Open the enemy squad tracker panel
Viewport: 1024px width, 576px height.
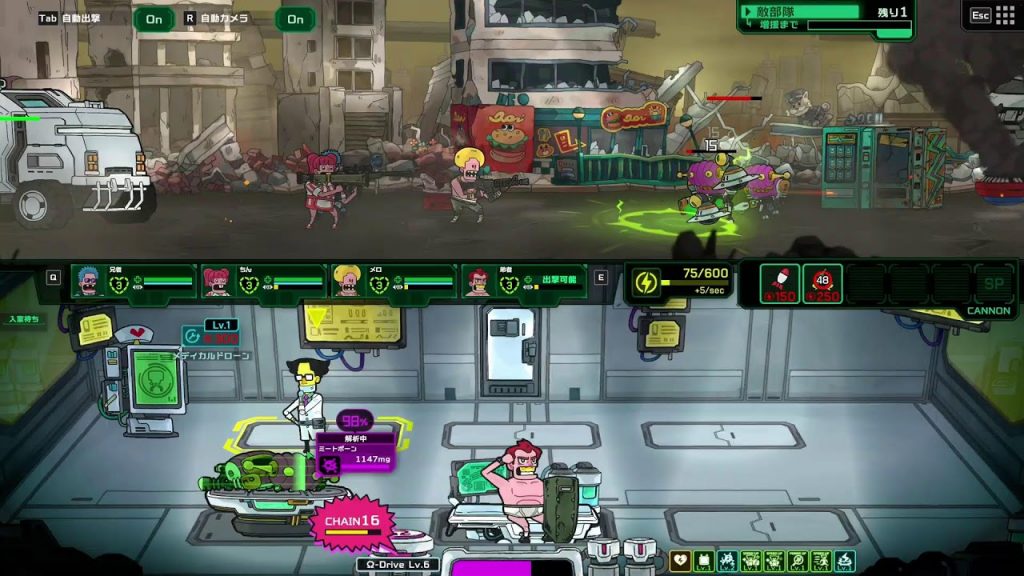[826, 17]
